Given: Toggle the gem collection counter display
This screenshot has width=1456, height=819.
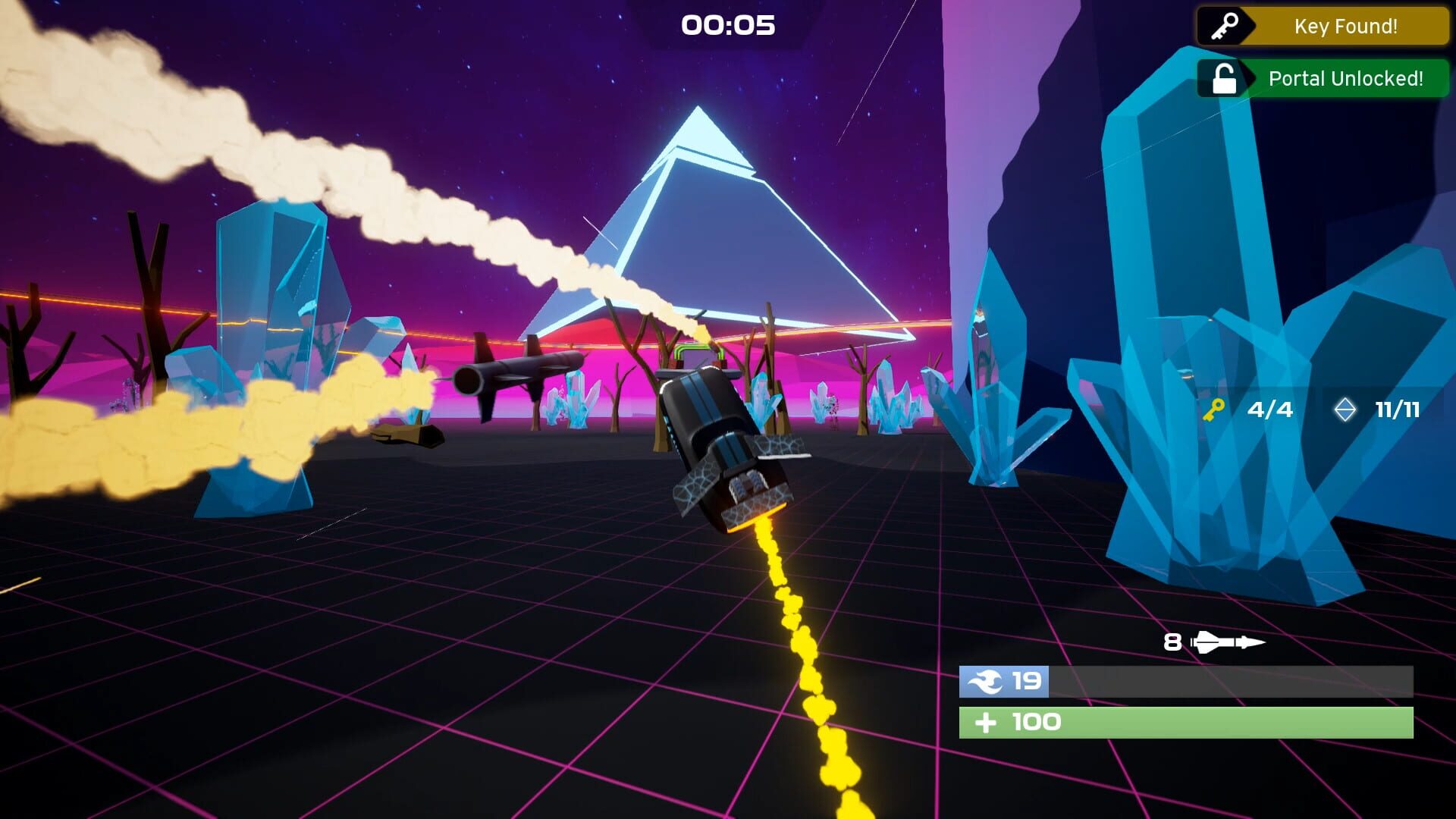Looking at the screenshot, I should tap(1373, 409).
